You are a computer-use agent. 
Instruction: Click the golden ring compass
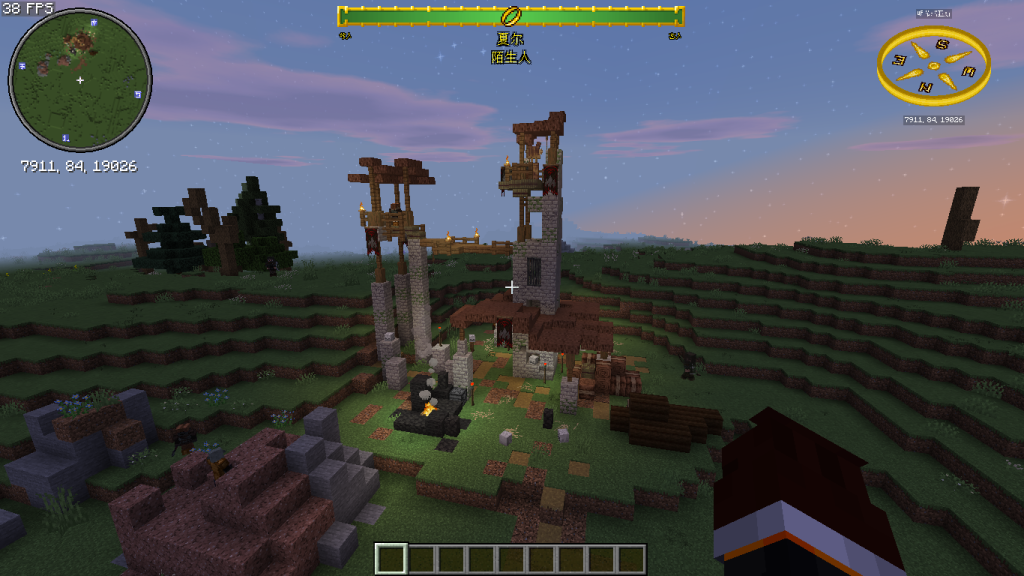(x=934, y=66)
